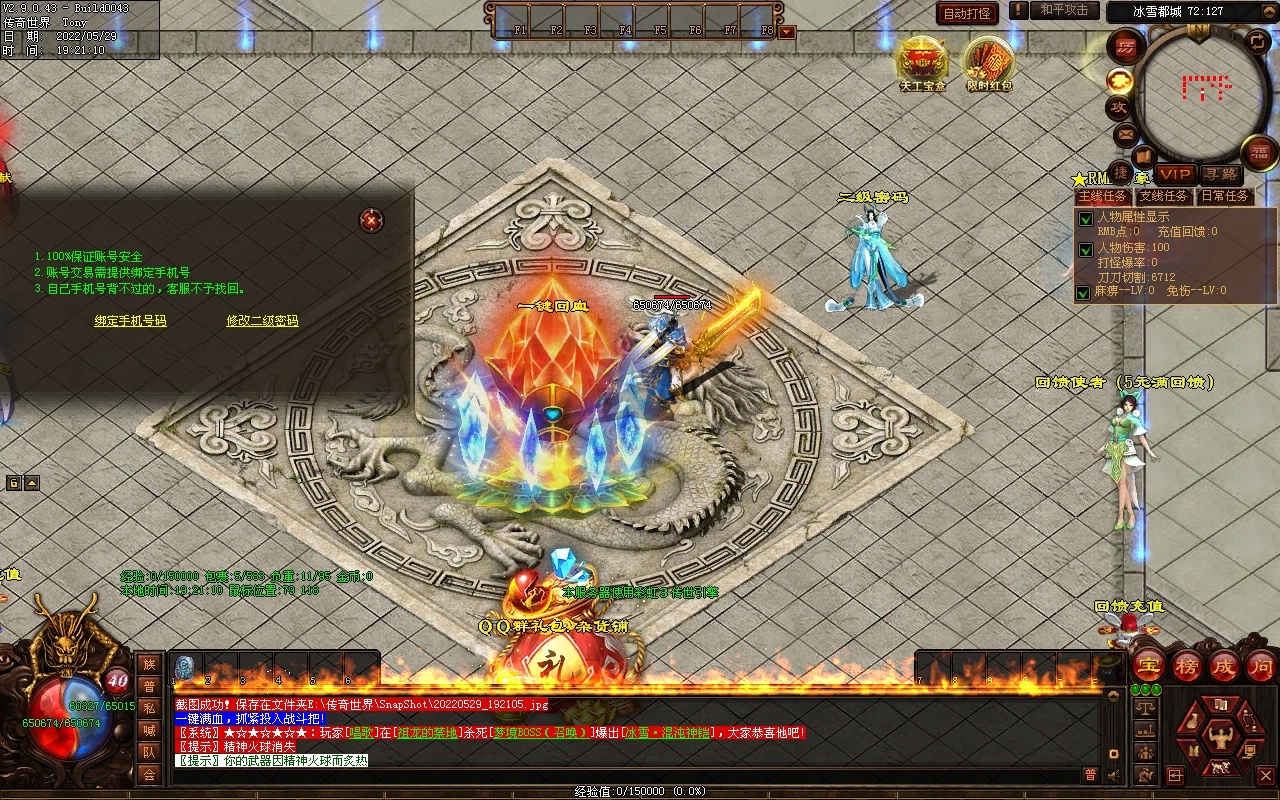Switch to the 主线任务 tab

coord(1103,197)
